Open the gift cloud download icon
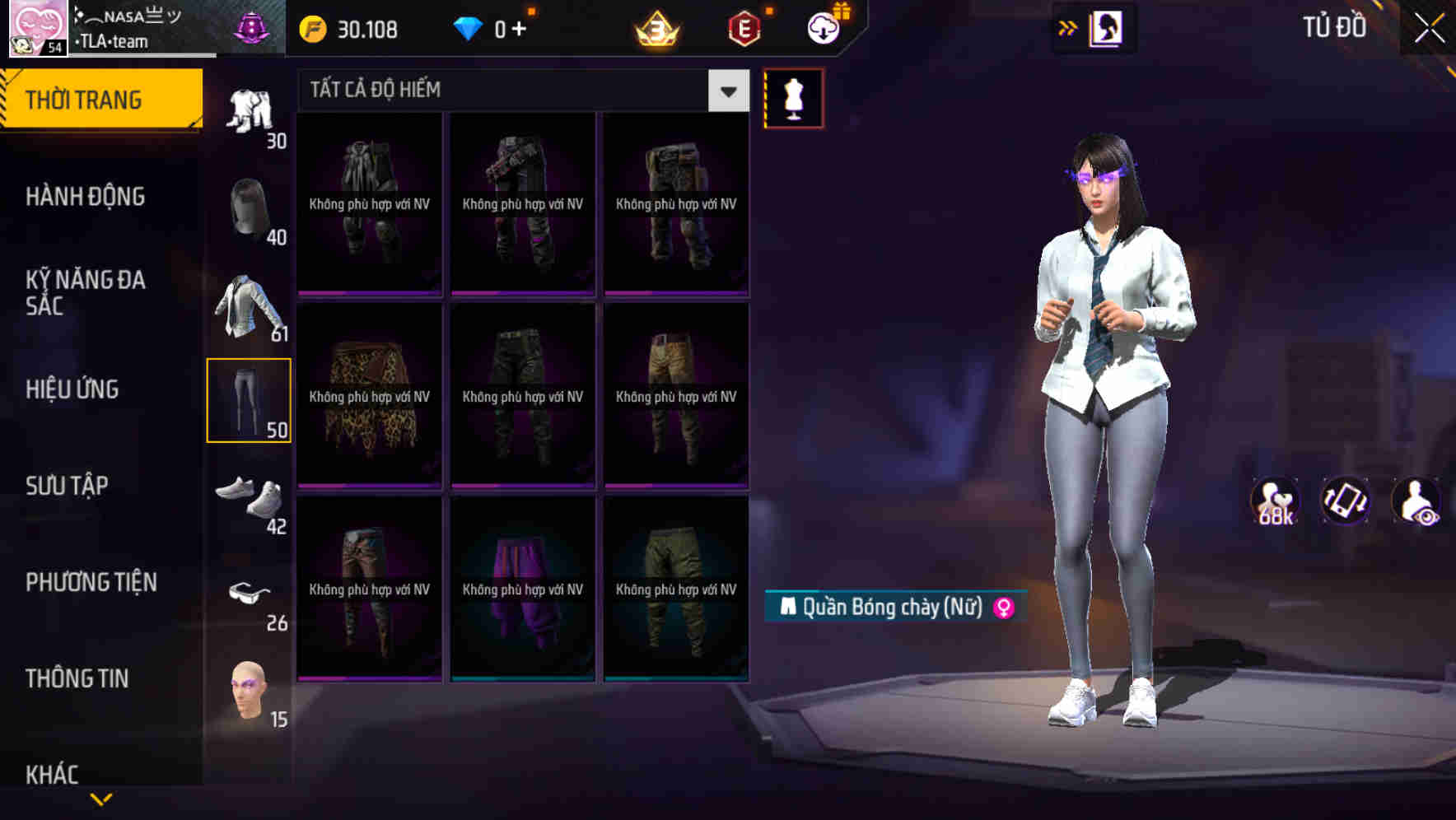 click(824, 27)
